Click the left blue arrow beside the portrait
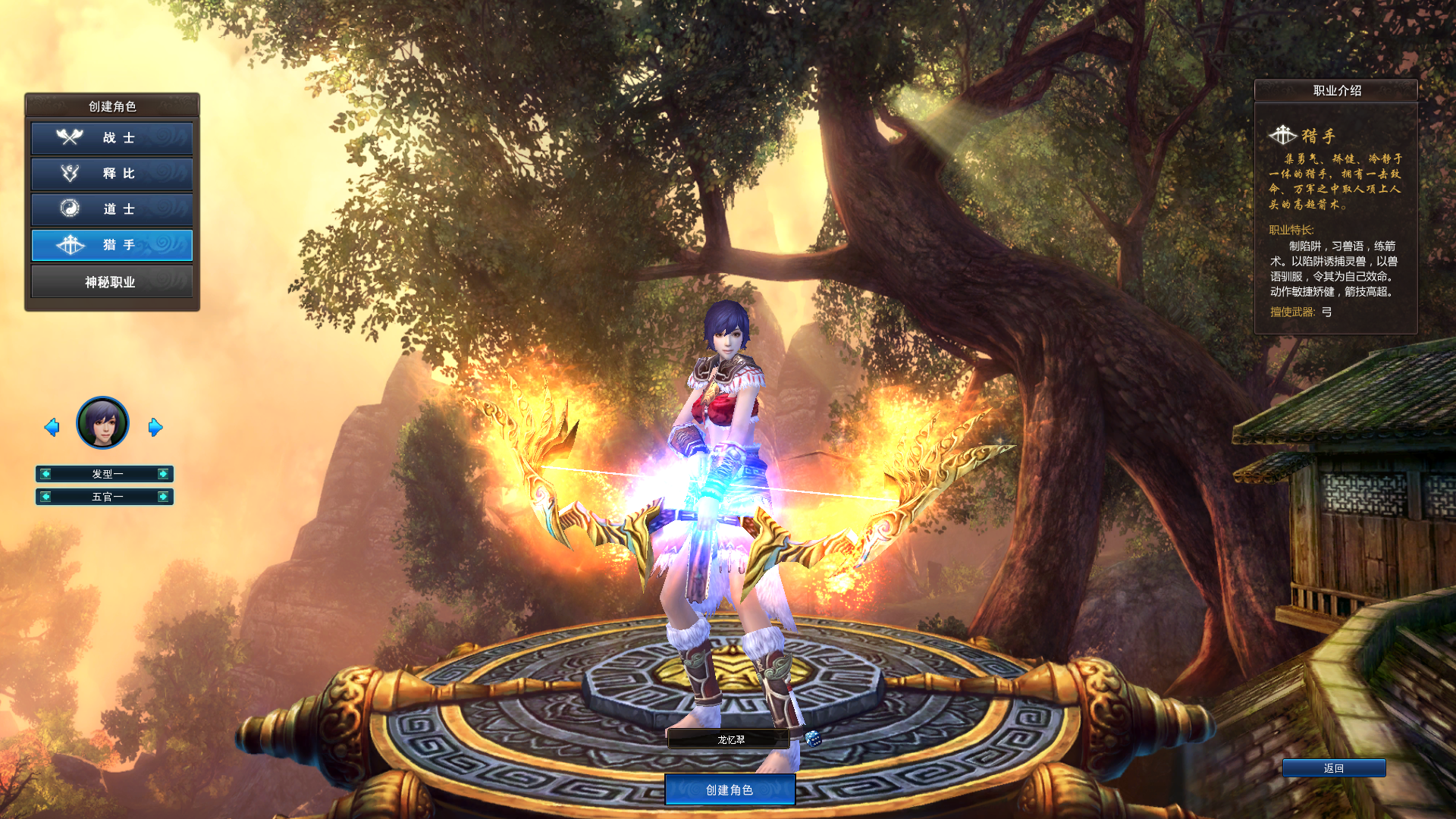This screenshot has height=819, width=1456. 52,427
